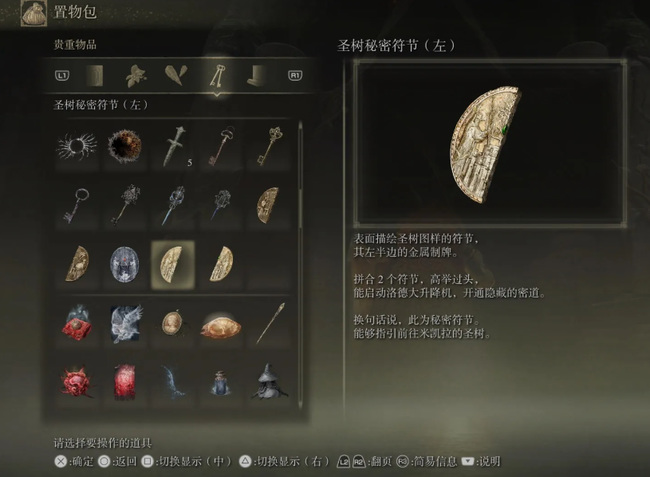
Task: Open the keys category tab
Action: click(215, 75)
